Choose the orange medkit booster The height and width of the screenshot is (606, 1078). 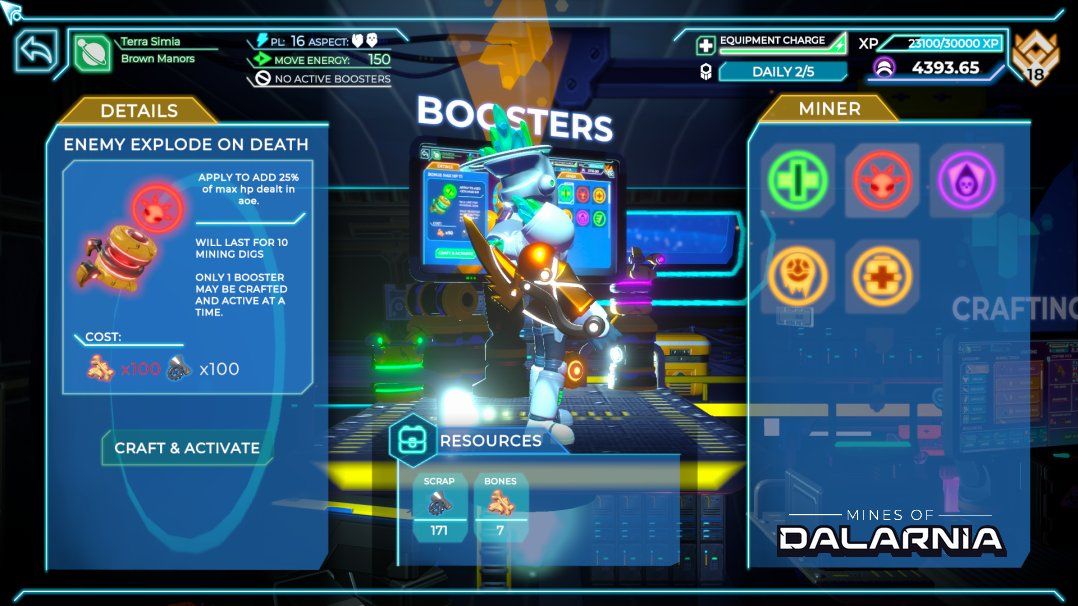click(883, 273)
